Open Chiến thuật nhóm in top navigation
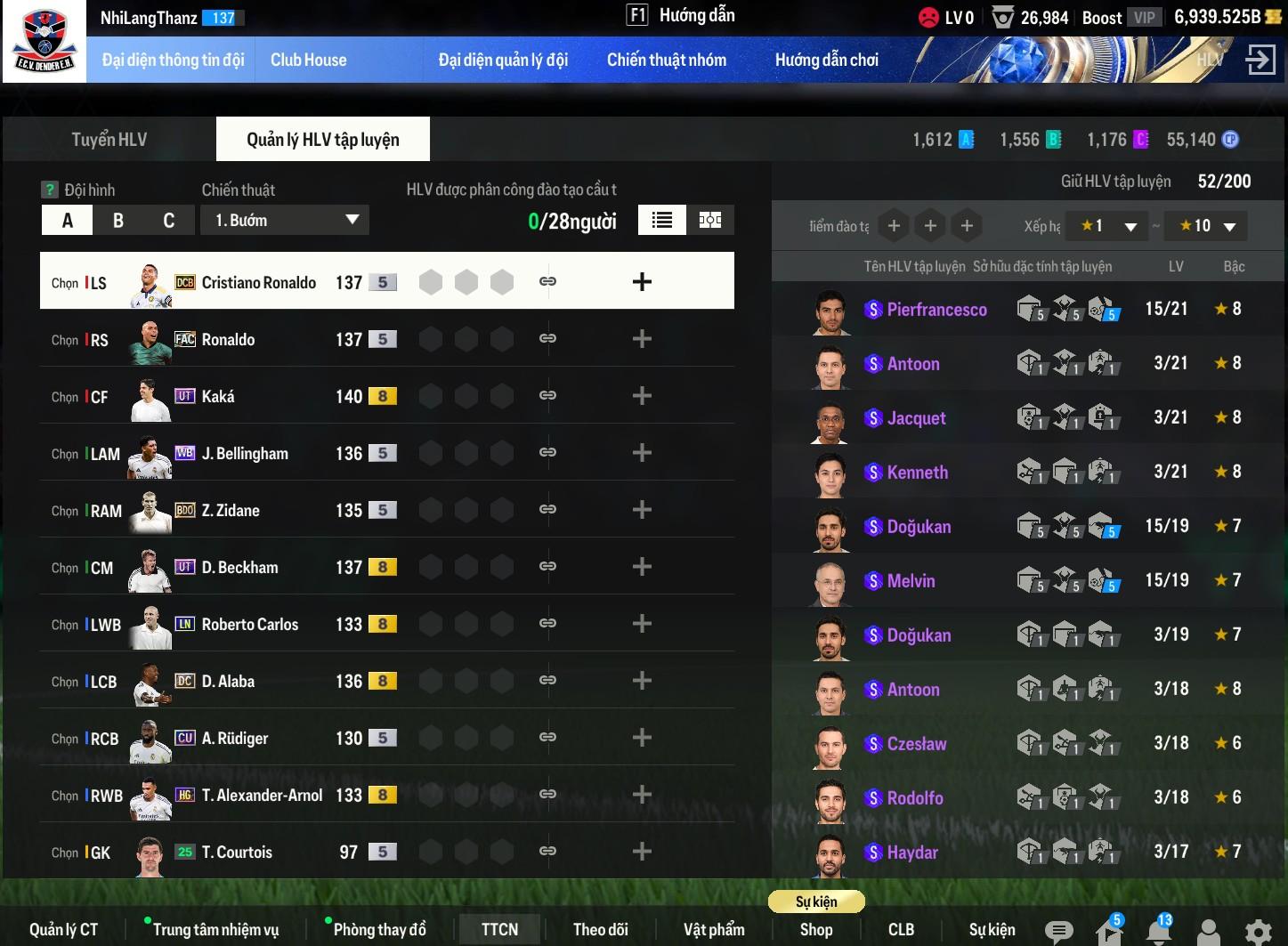This screenshot has height=946, width=1288. [666, 60]
